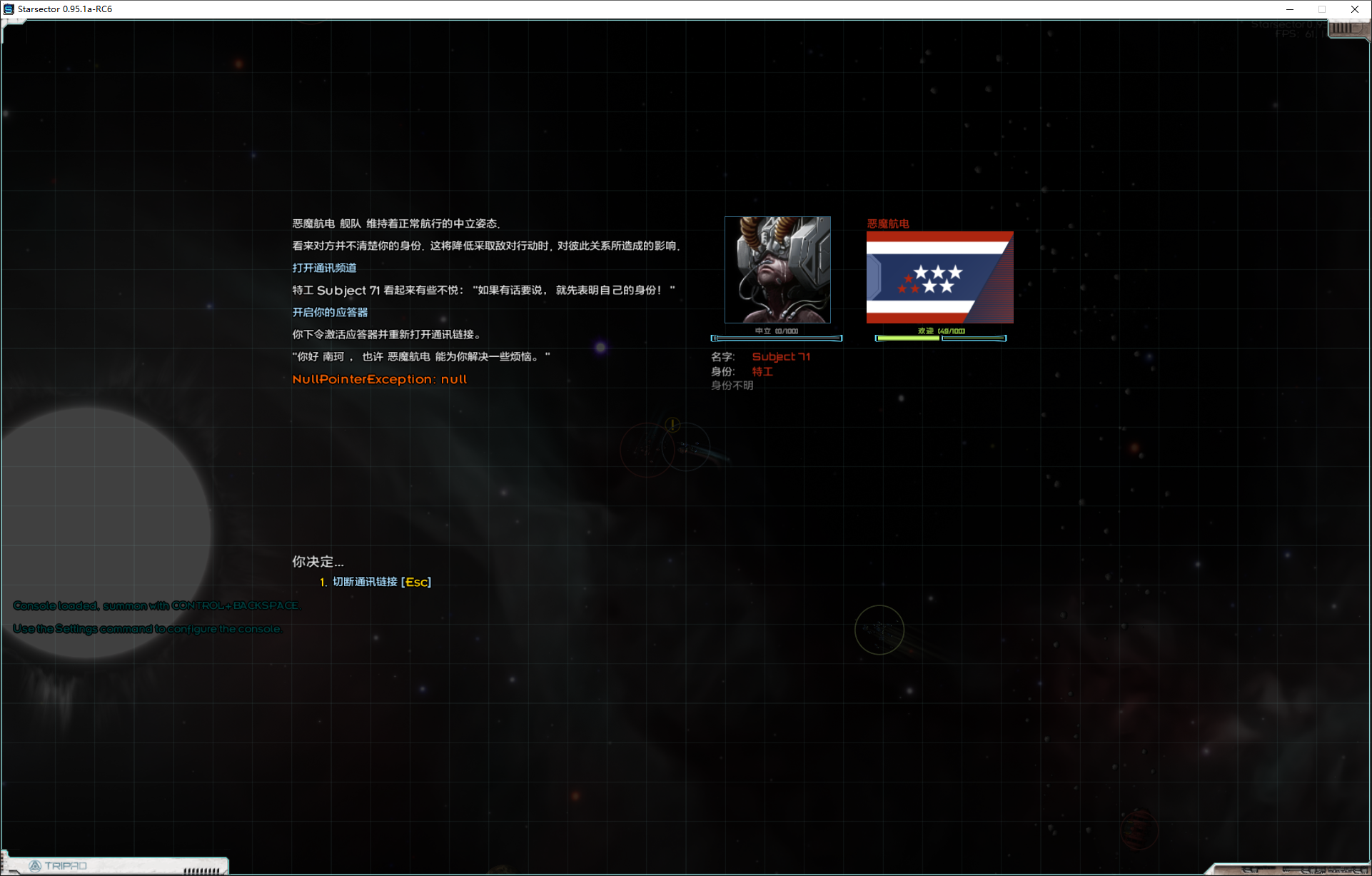Screen dimensions: 1372x876
Task: Click the 恶魔航电 faction name label
Action: click(887, 223)
